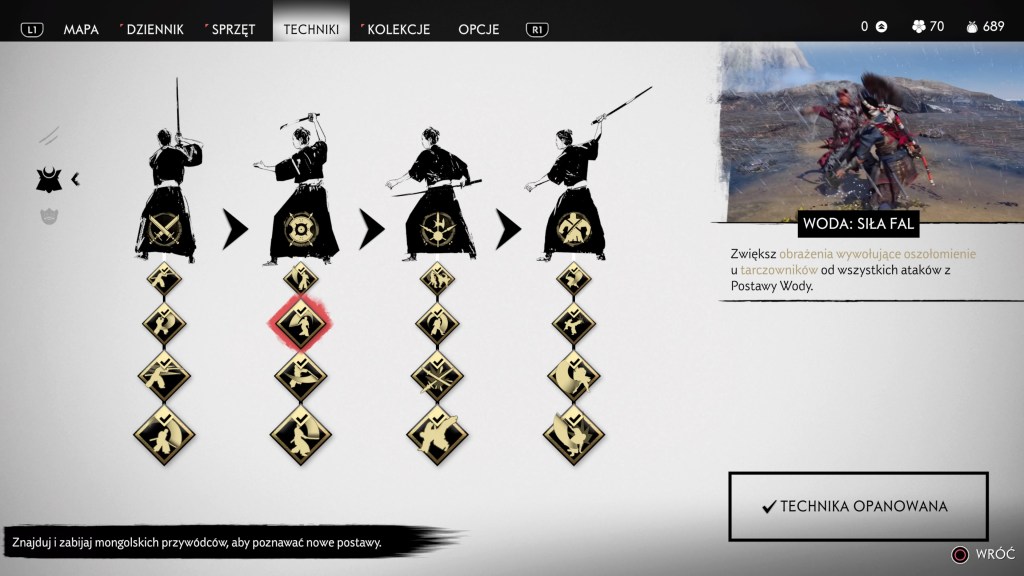Pick the spear stance emblem
The image size is (1024, 576).
pyautogui.click(x=436, y=229)
